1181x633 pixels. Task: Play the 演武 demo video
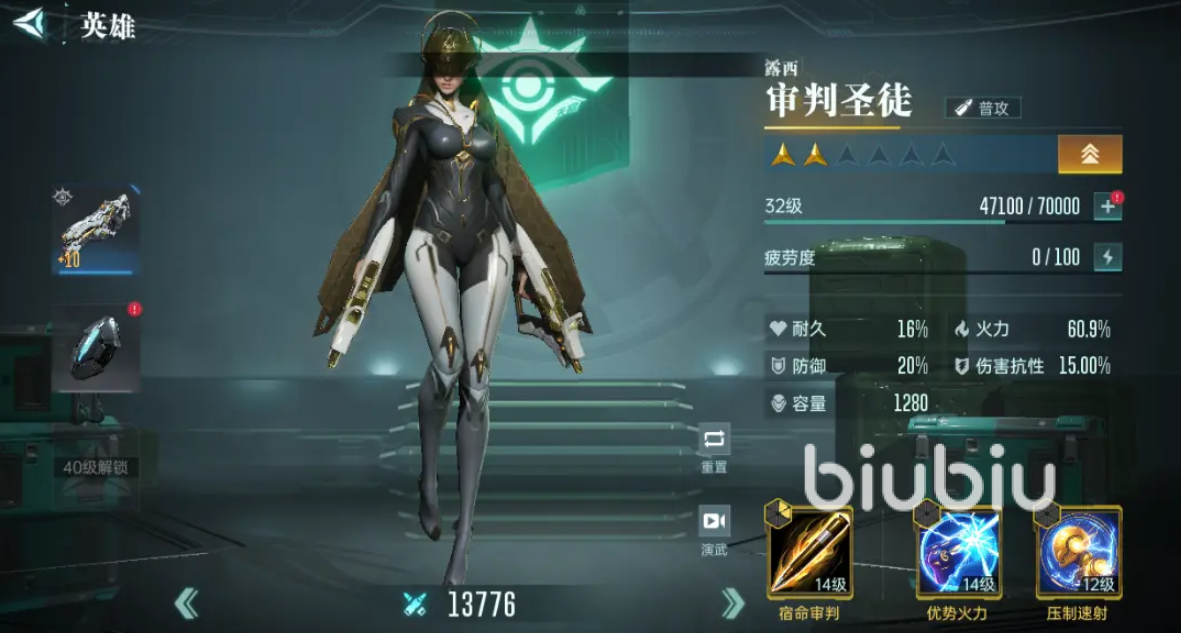pos(714,529)
